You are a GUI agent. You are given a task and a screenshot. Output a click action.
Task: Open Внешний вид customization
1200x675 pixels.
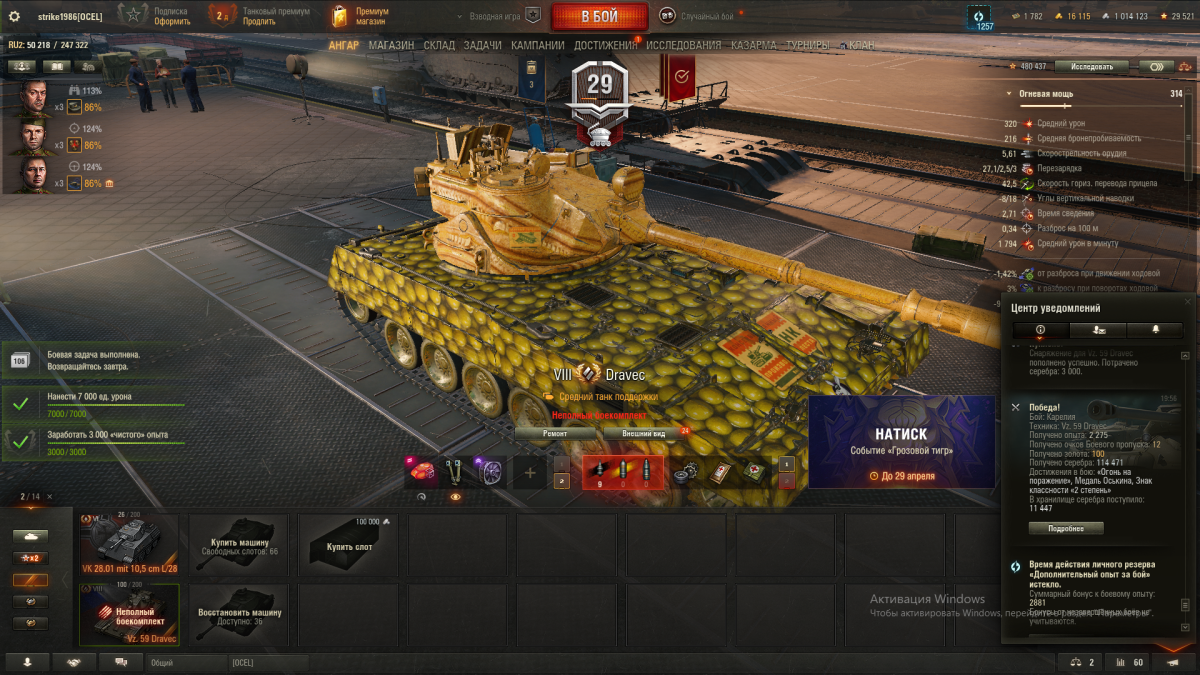(x=644, y=433)
